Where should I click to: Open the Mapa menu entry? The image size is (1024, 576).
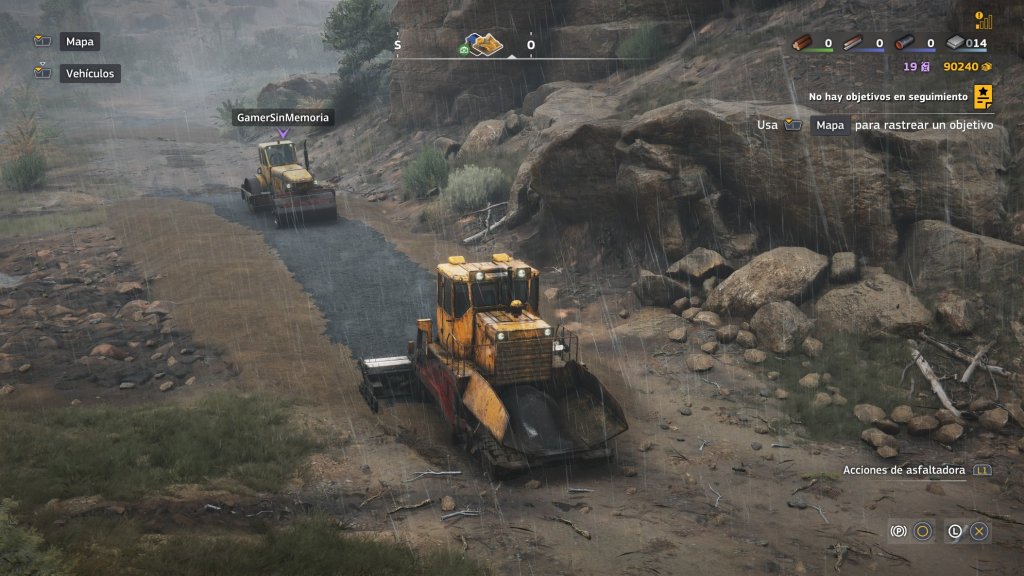tap(79, 42)
